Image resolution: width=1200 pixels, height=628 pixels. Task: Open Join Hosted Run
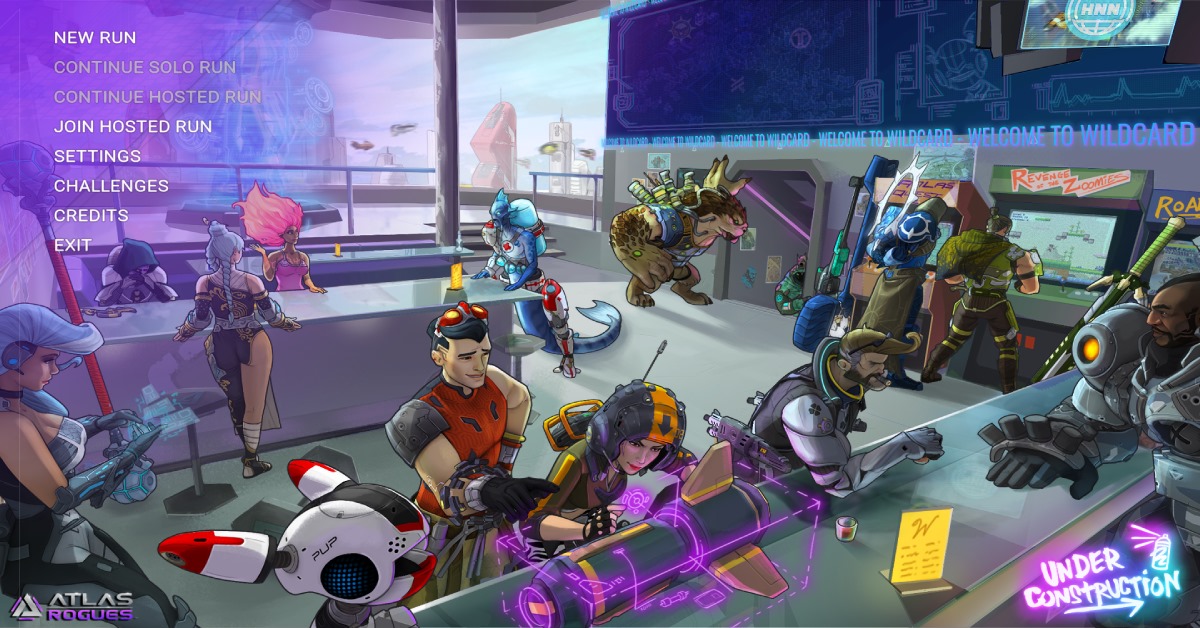pyautogui.click(x=133, y=127)
